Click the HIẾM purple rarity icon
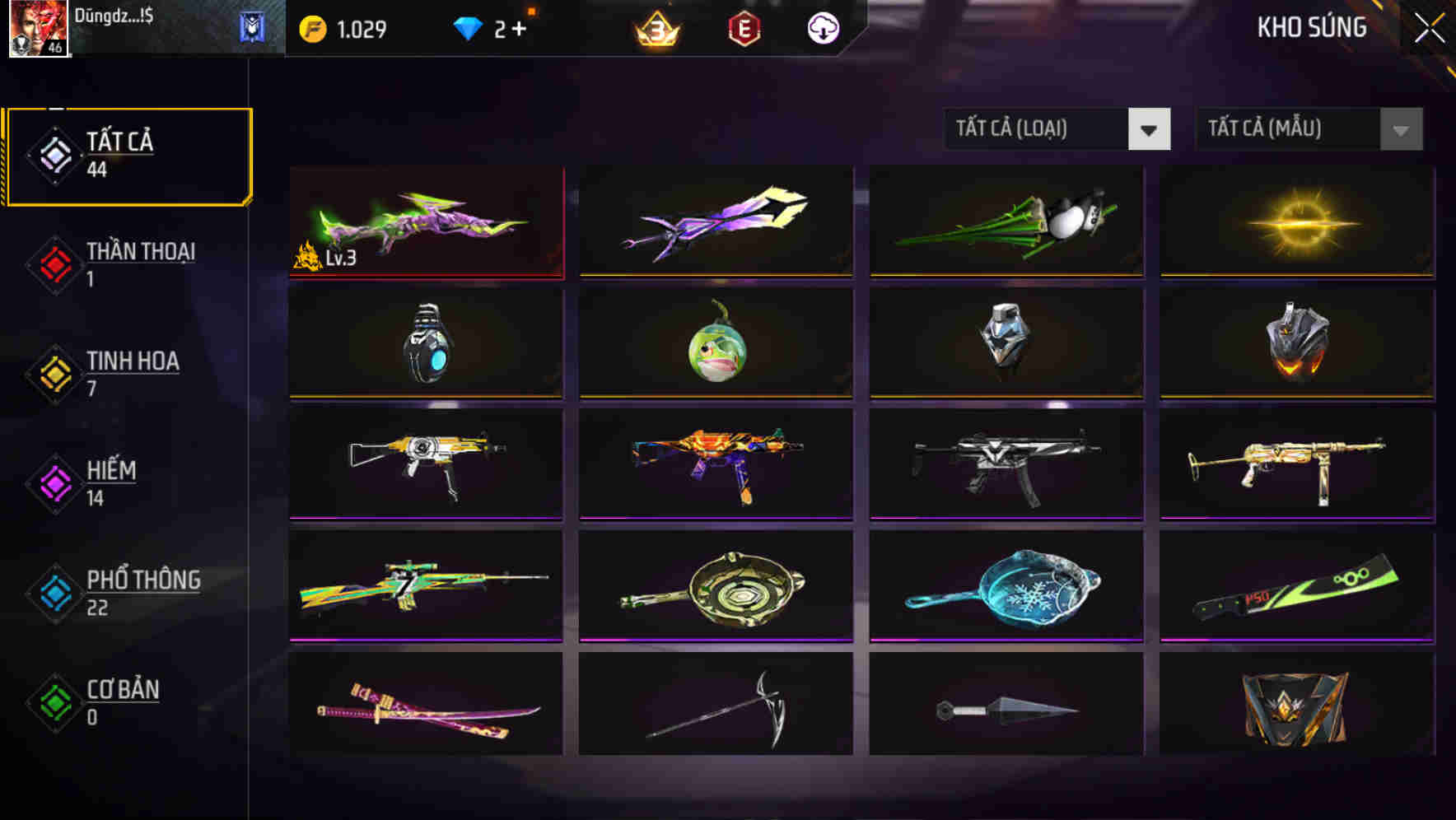Screen dimensions: 1456x820 pyautogui.click(x=52, y=483)
